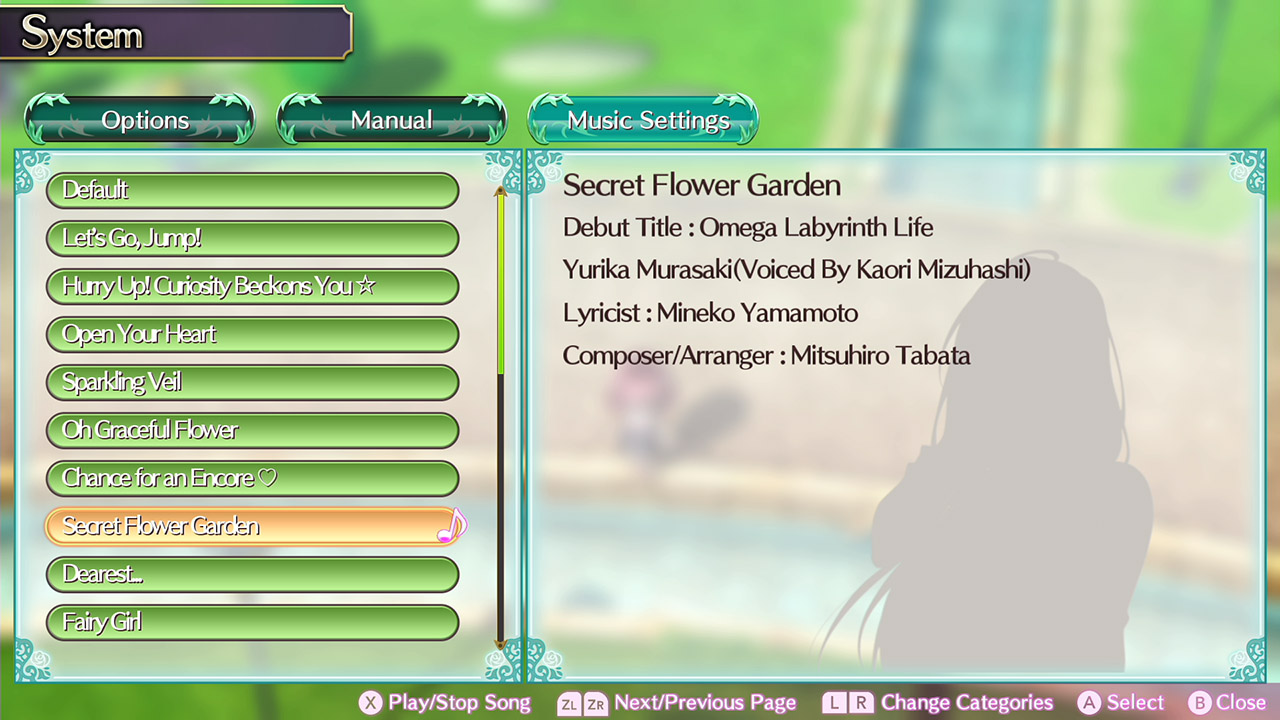Click the B Close button icon
1280x720 pixels.
pos(1197,703)
